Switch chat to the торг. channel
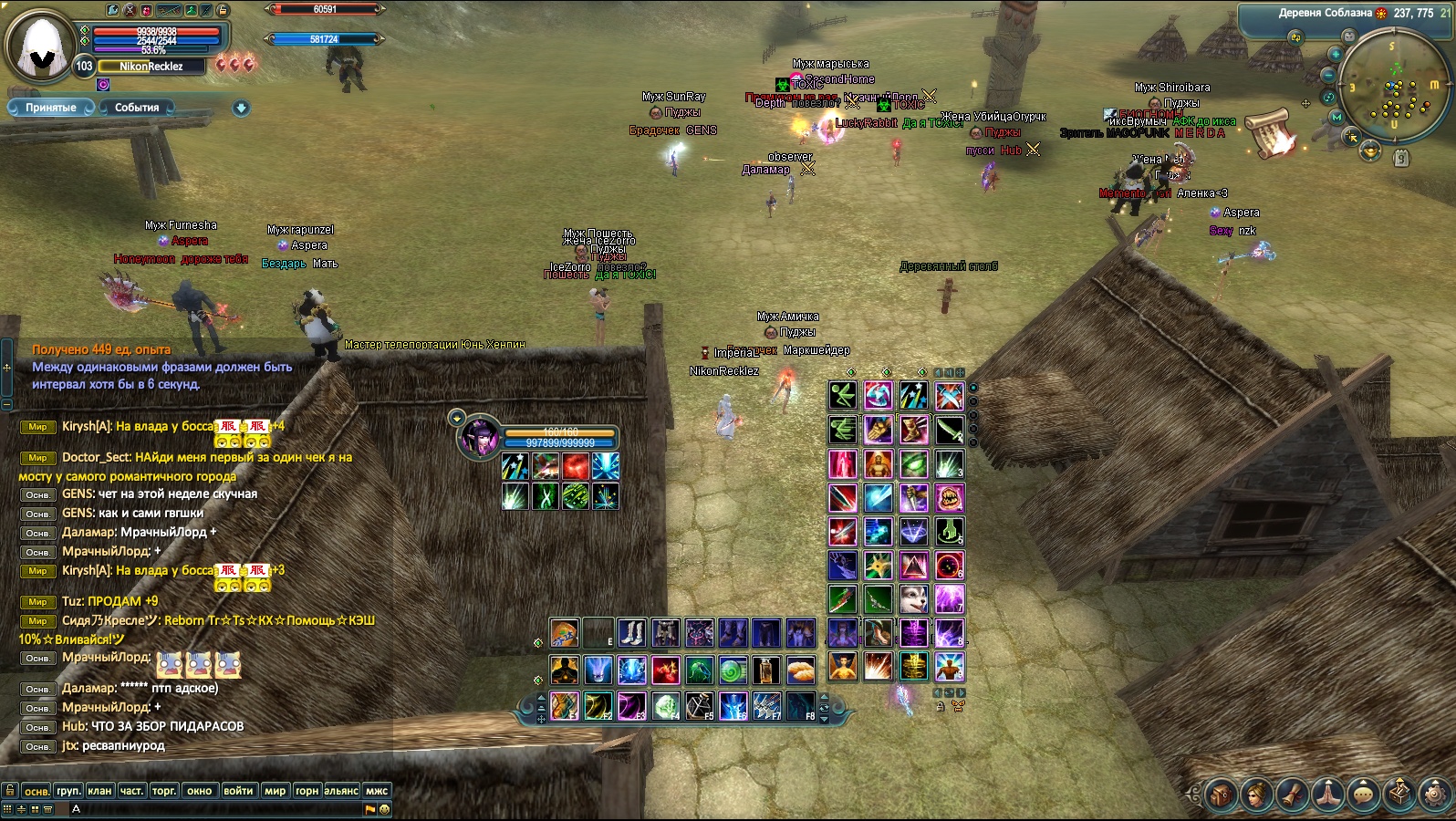This screenshot has height=821, width=1456. 164,791
